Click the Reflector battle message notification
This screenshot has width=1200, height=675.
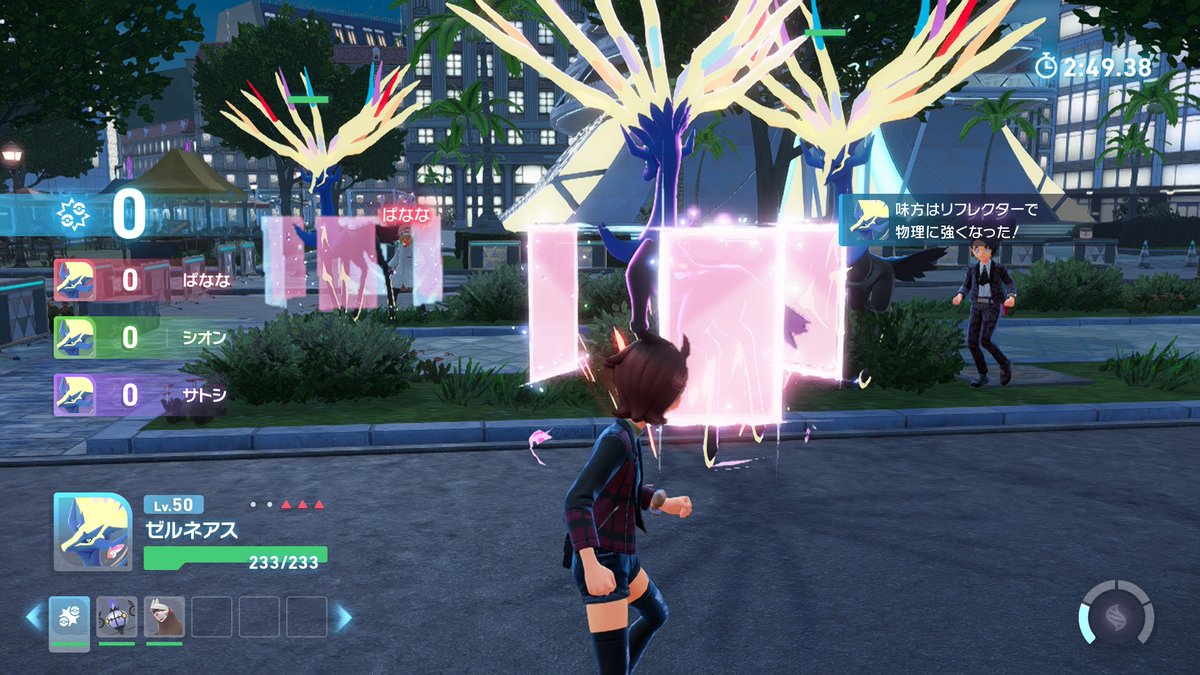pos(945,220)
